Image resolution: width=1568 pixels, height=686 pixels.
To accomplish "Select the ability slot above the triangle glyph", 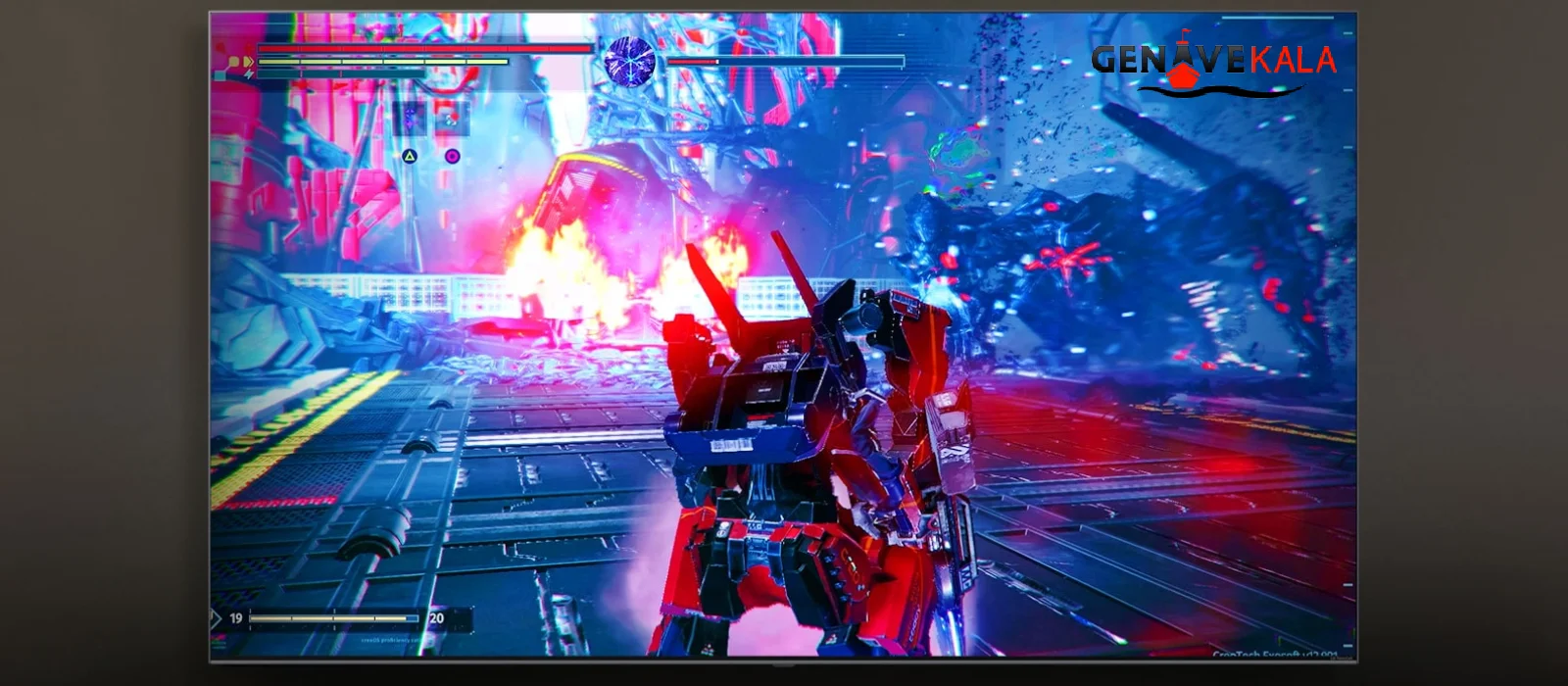I will point(410,120).
